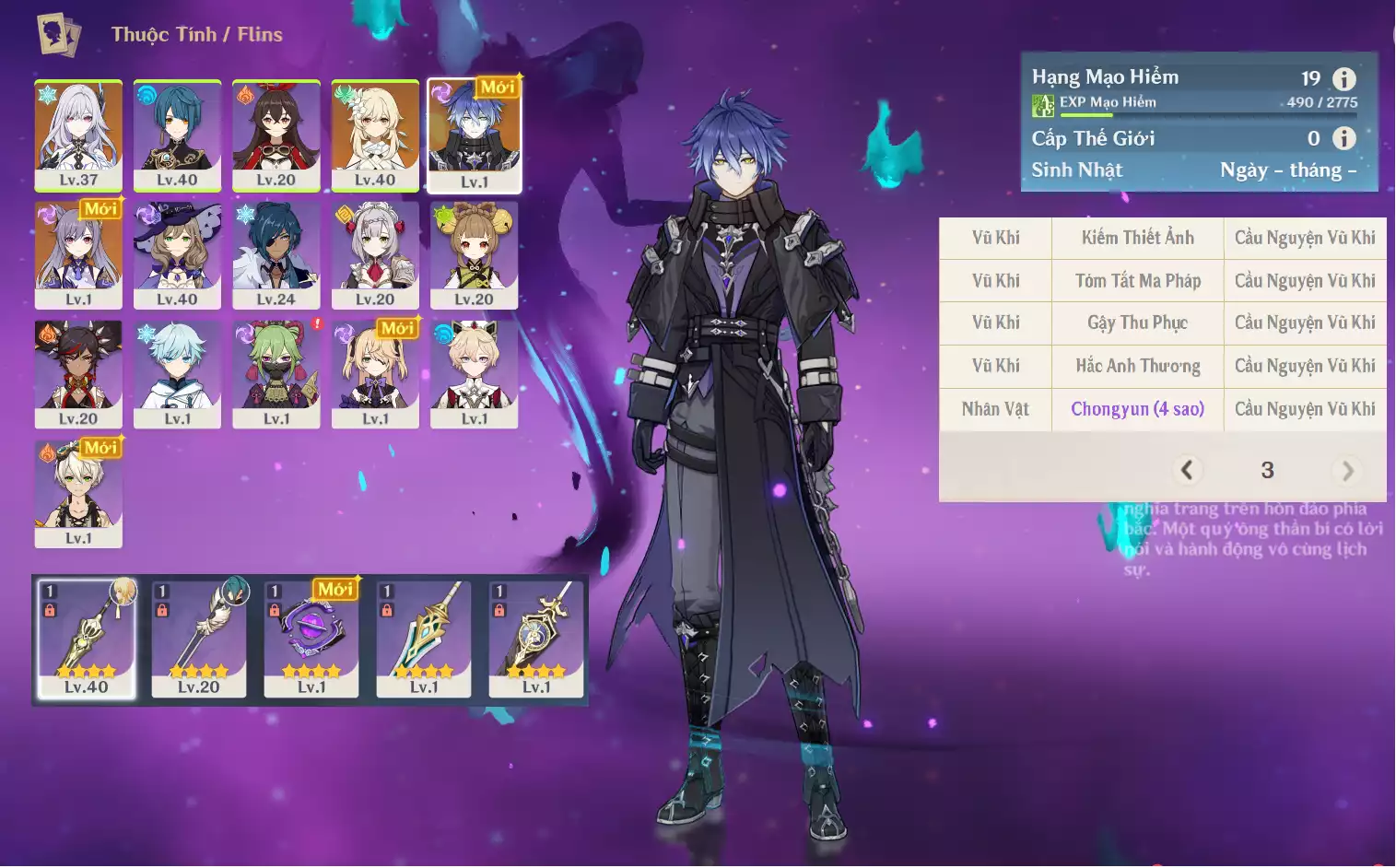Select Bennett's new Lv.1 card

click(x=78, y=493)
